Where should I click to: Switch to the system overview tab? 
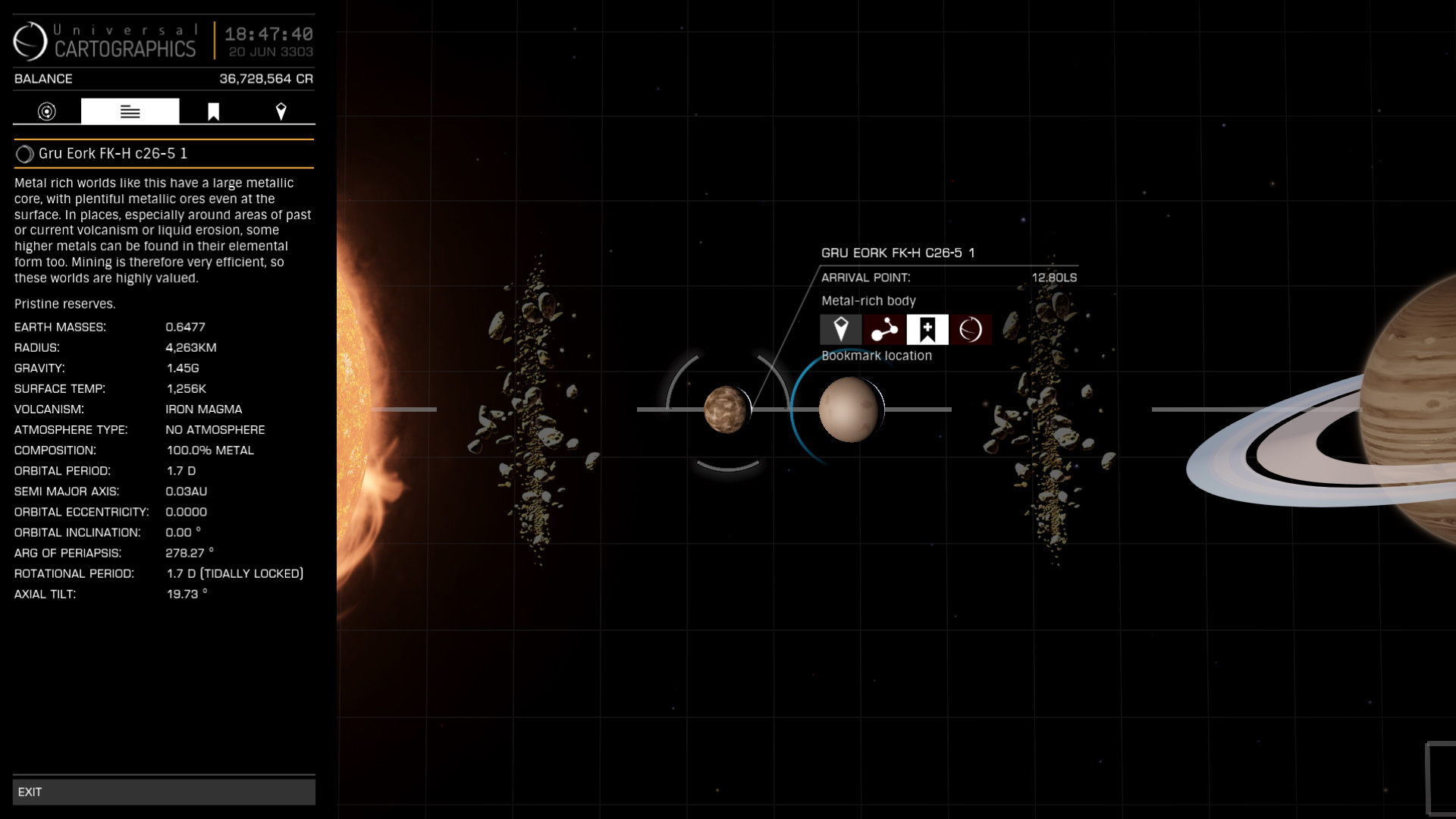click(x=47, y=111)
